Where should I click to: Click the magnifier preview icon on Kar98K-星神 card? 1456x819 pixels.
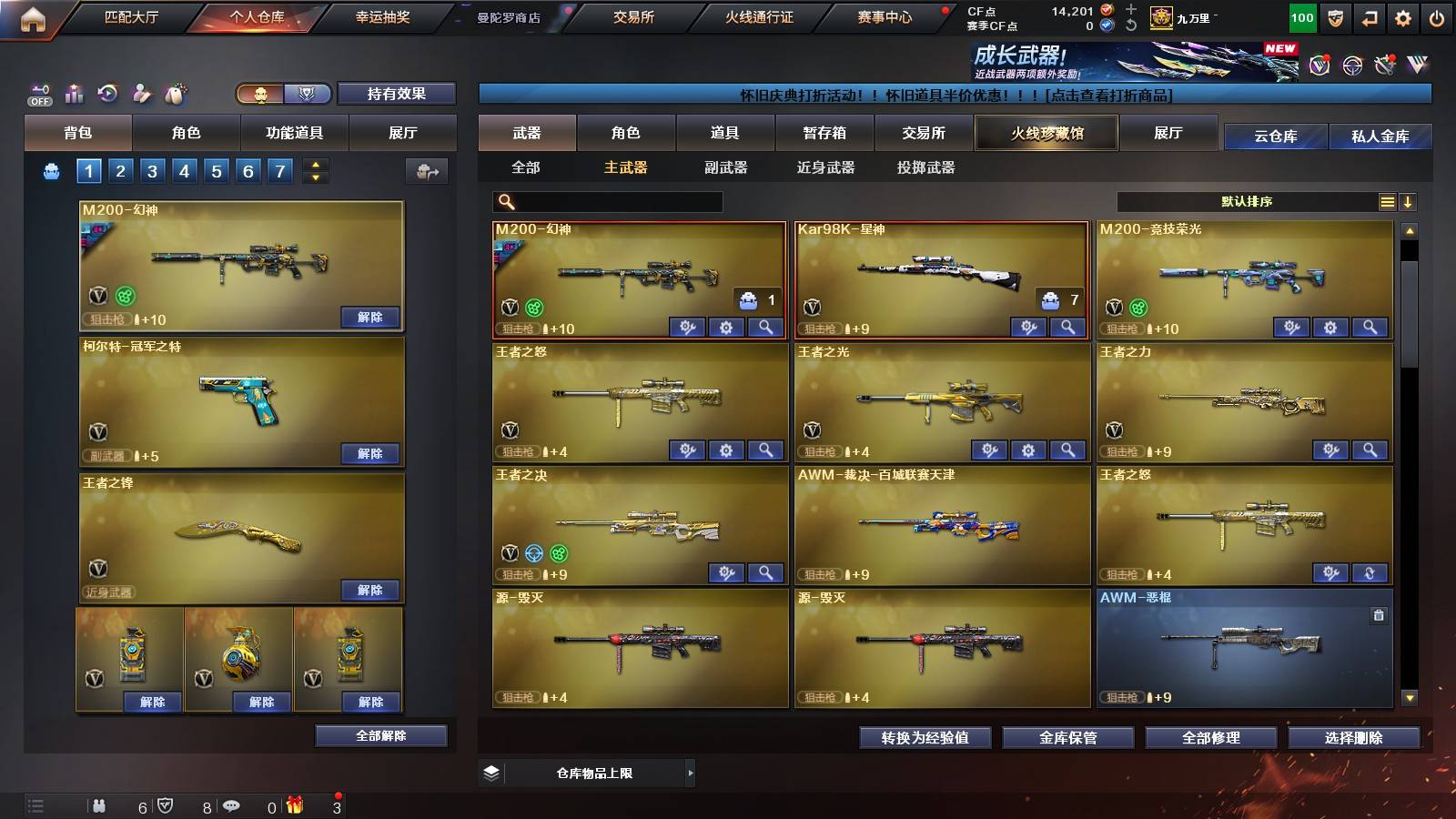pos(1068,325)
